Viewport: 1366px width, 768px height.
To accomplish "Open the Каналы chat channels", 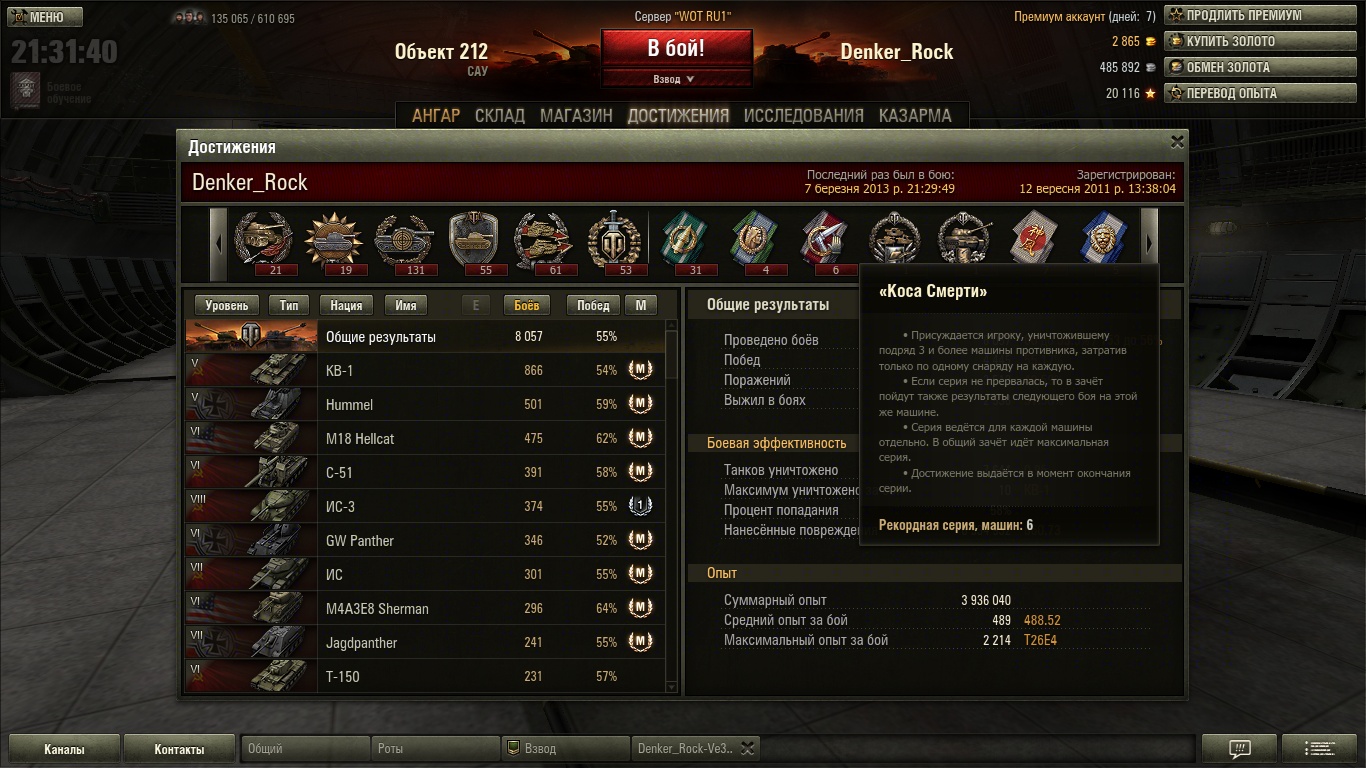I will pos(64,749).
